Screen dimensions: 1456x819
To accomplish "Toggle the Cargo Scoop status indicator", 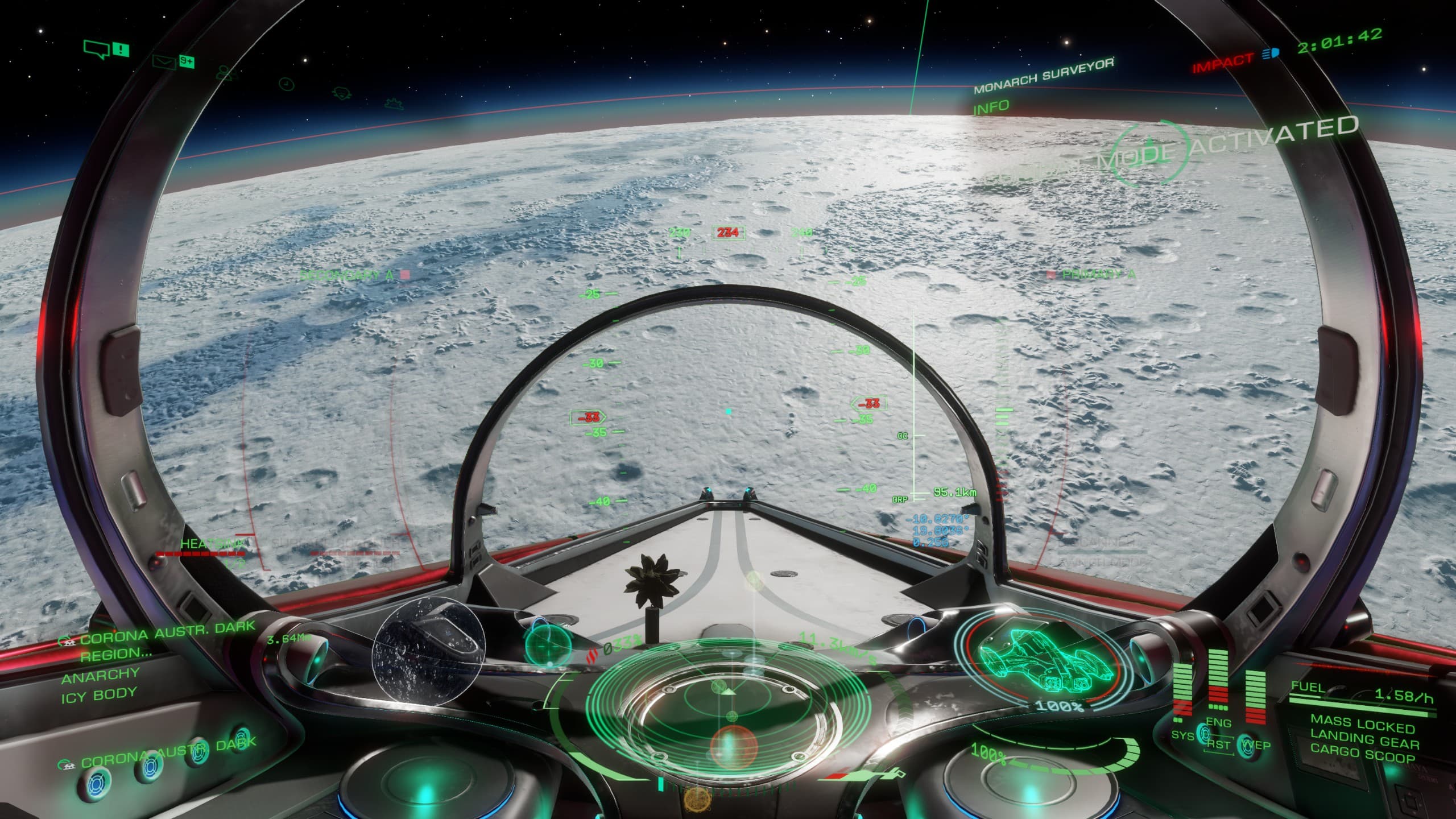I will click(1363, 756).
